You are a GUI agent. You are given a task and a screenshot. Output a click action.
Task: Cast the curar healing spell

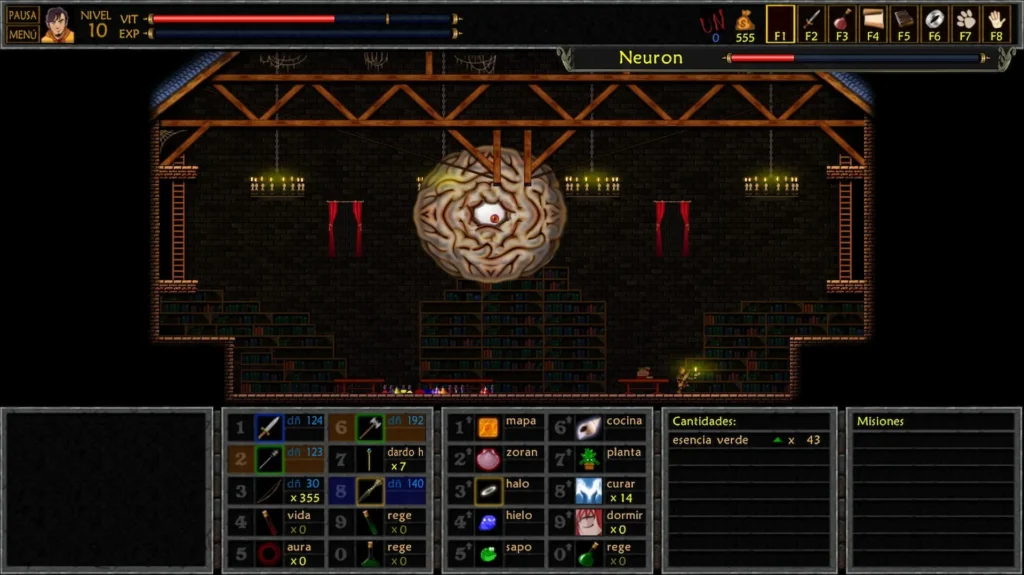(x=589, y=491)
